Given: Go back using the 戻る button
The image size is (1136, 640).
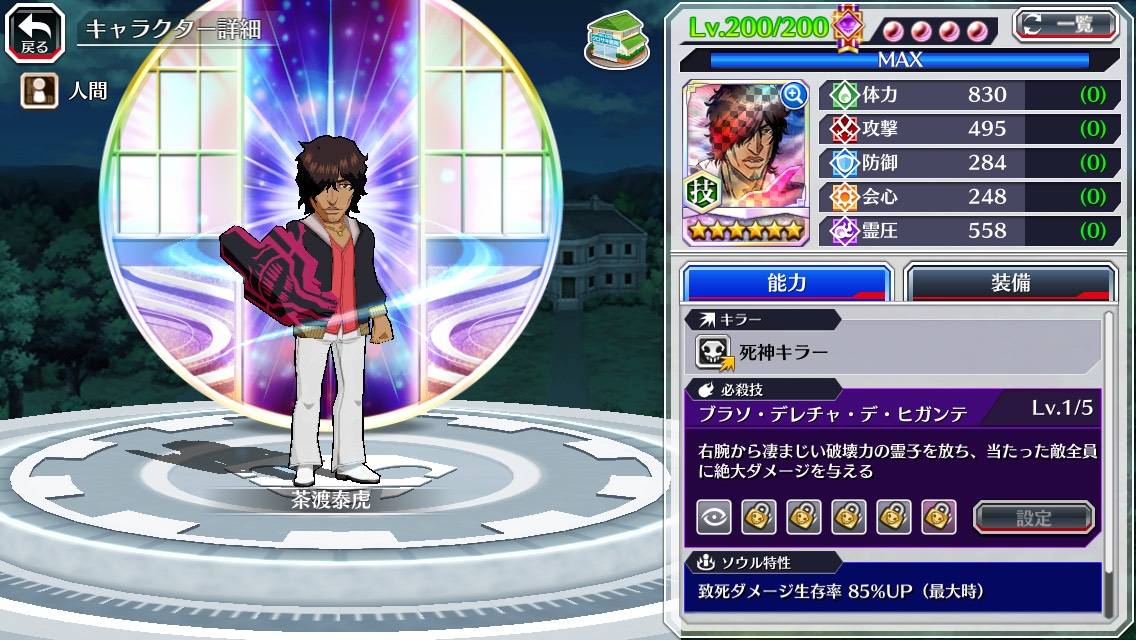Looking at the screenshot, I should 35,32.
